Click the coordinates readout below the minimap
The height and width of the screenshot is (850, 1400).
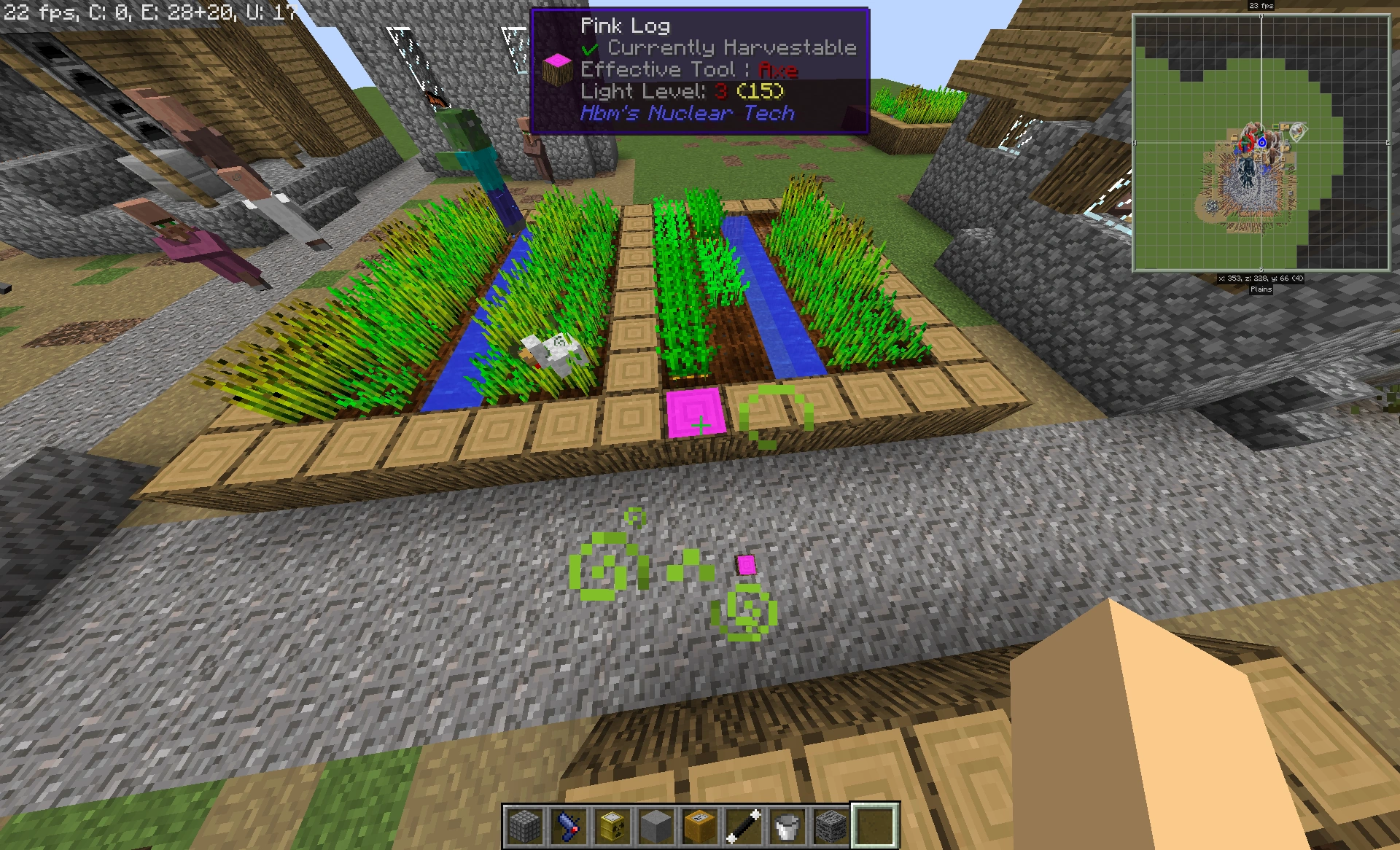(1261, 279)
